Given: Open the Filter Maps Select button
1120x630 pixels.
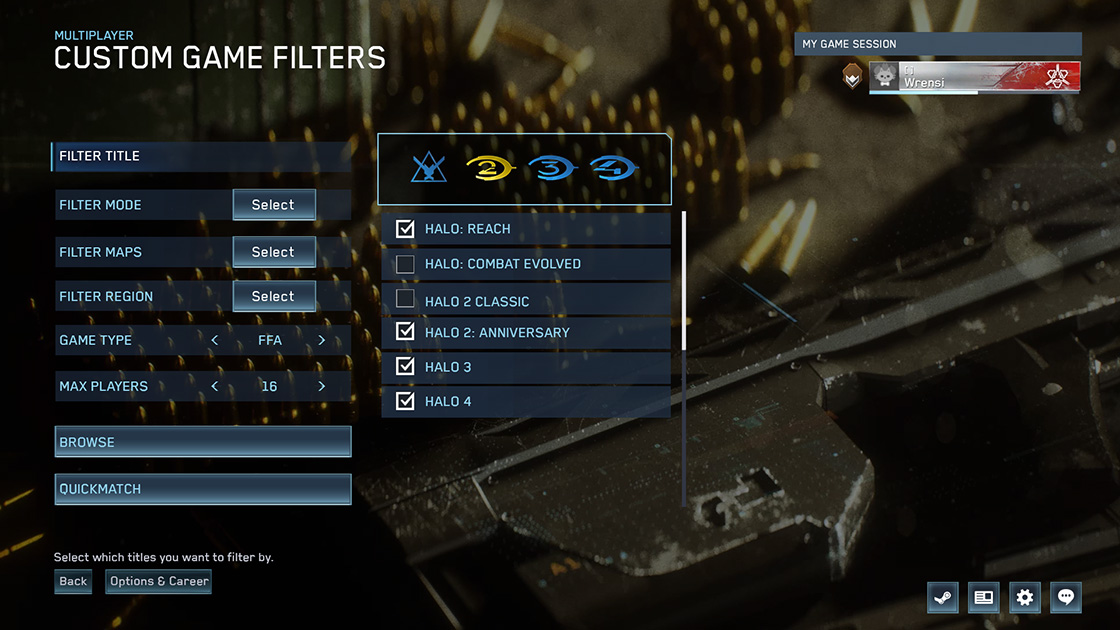Looking at the screenshot, I should click(x=274, y=252).
